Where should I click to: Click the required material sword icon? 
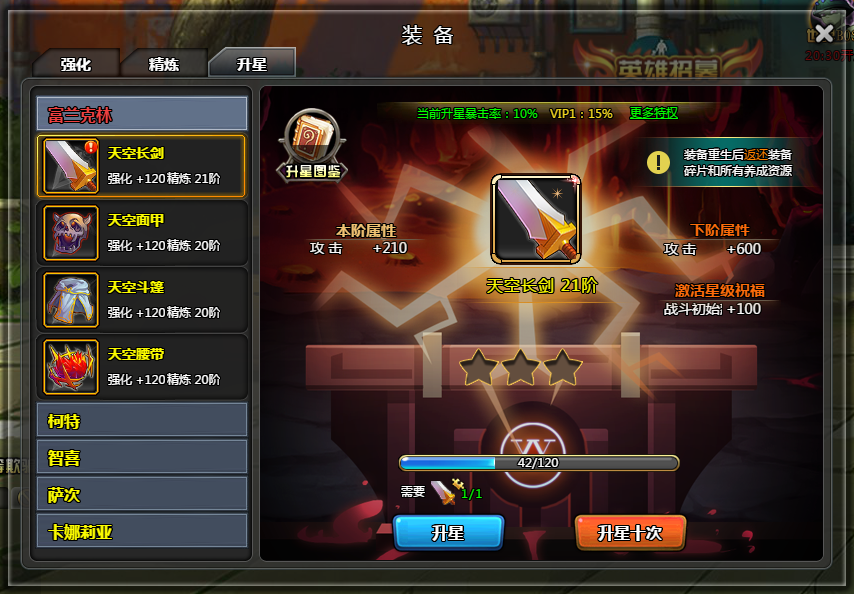444,492
